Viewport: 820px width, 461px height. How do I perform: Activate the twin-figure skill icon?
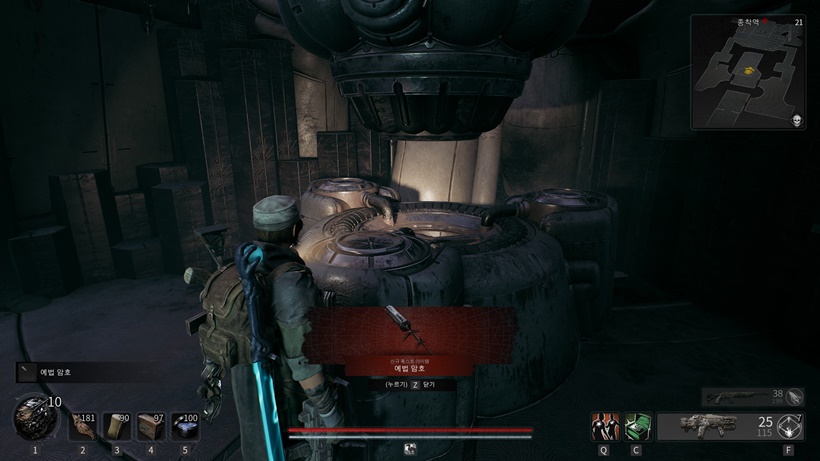(604, 426)
